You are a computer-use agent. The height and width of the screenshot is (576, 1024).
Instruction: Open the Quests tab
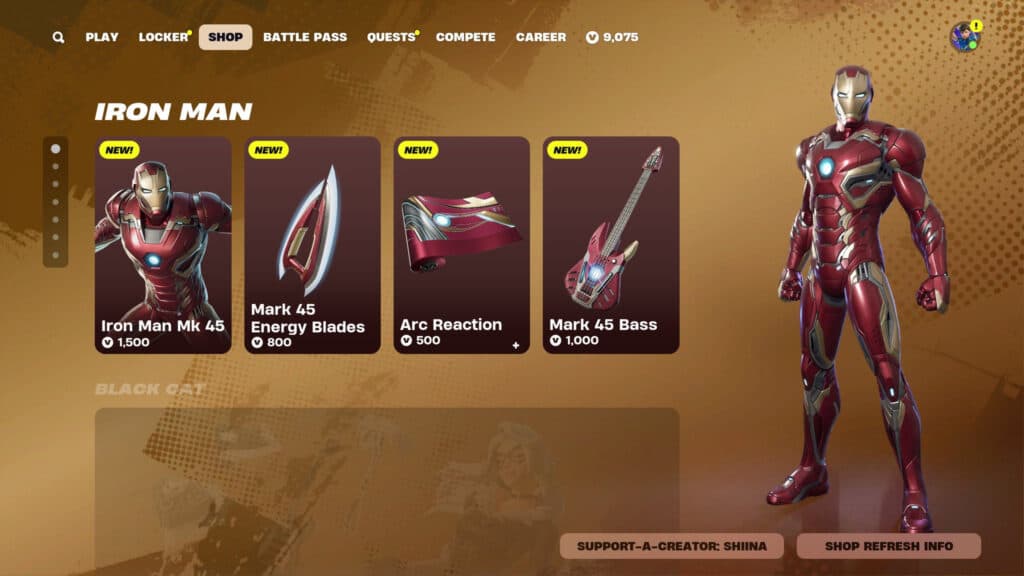click(390, 37)
